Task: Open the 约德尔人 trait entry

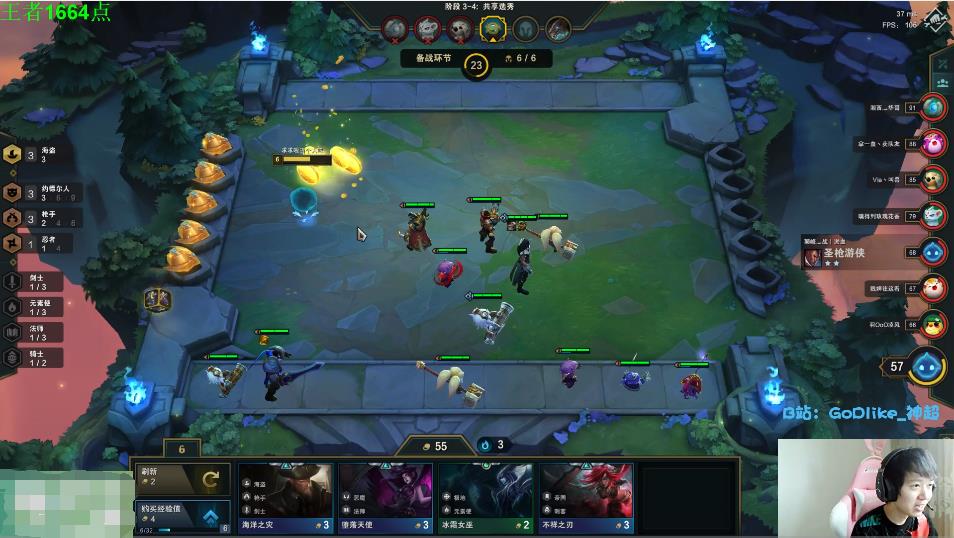Action: 32,192
